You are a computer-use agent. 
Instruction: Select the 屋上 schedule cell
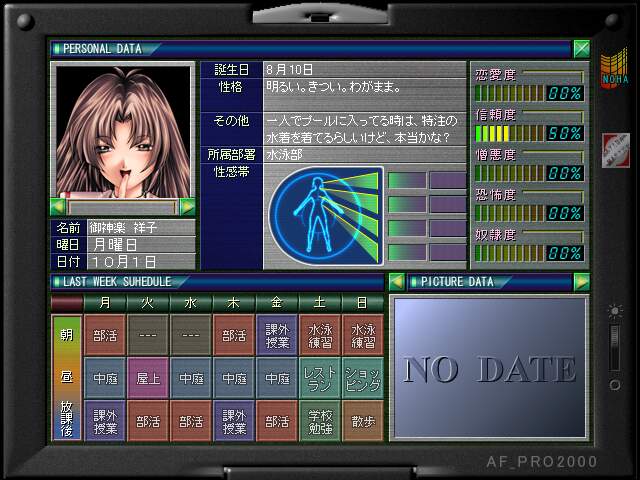click(148, 378)
